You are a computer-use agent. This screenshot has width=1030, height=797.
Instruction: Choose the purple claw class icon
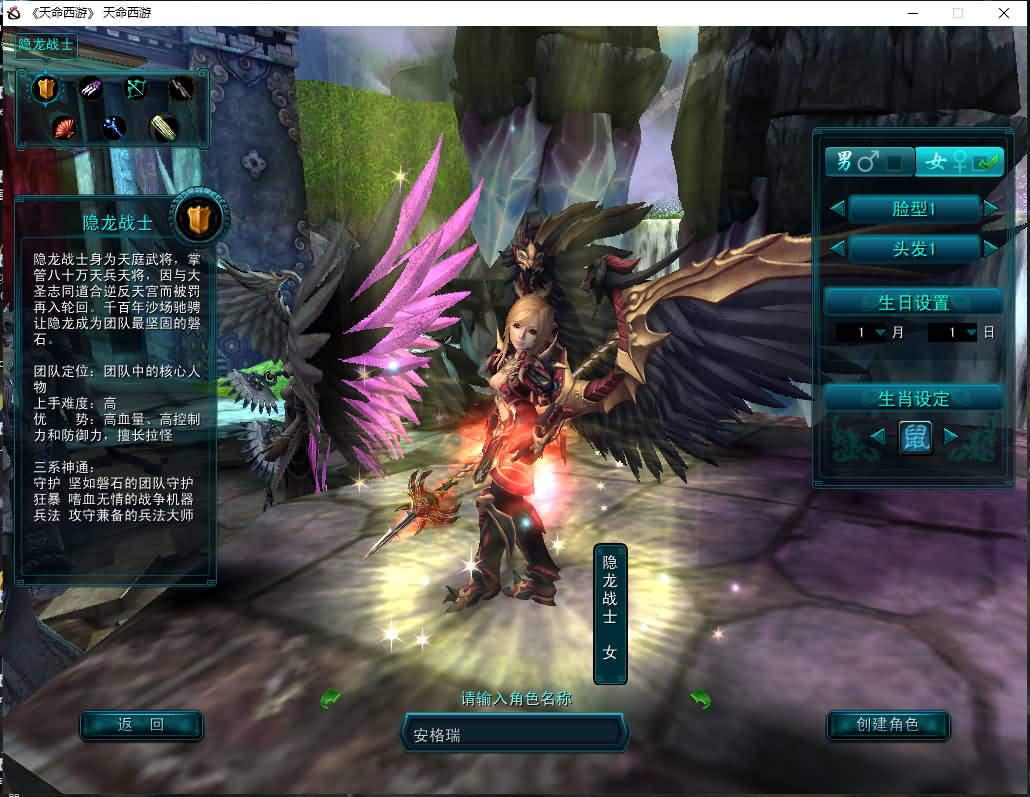pos(92,89)
